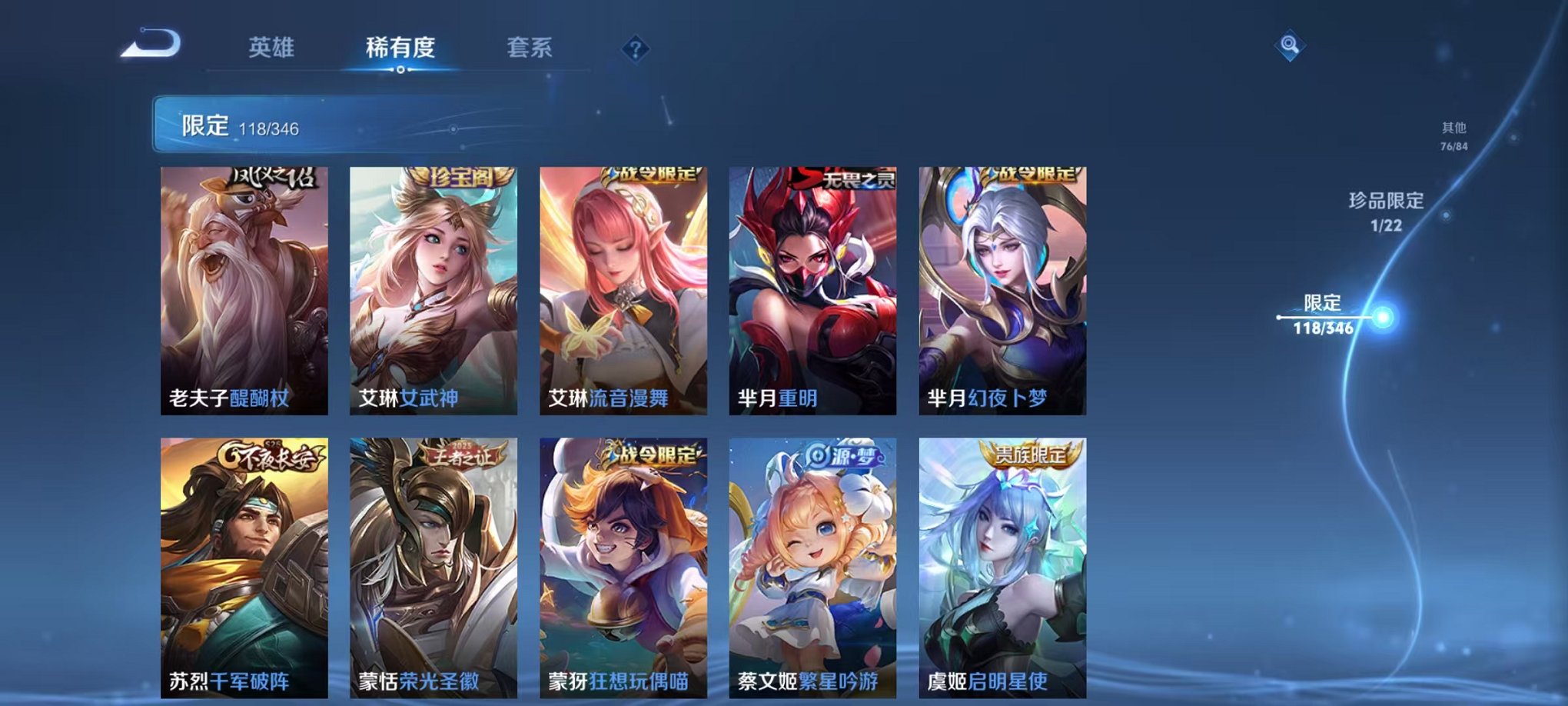The height and width of the screenshot is (706, 1568).
Task: Select the 稀有度 tab
Action: [x=400, y=48]
